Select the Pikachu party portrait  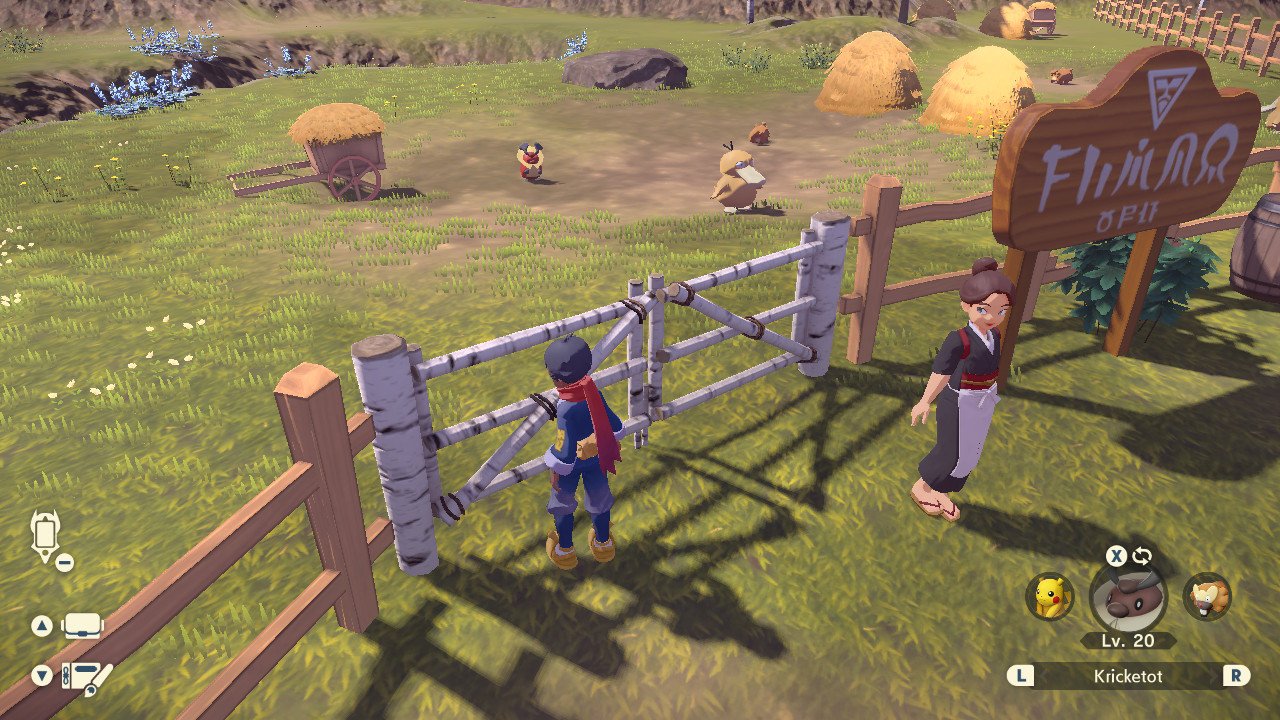pyautogui.click(x=1050, y=596)
